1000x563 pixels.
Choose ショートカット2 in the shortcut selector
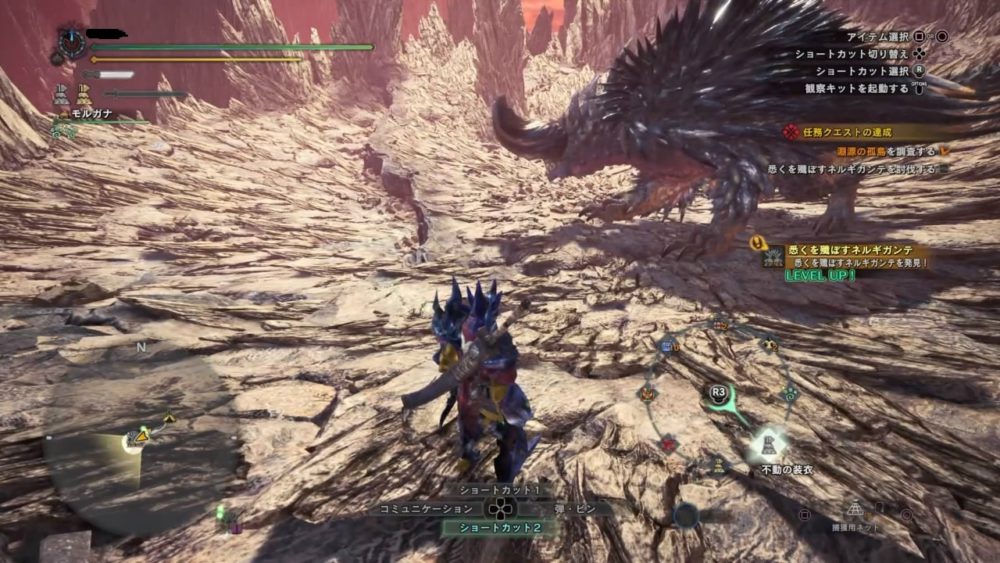[500, 527]
